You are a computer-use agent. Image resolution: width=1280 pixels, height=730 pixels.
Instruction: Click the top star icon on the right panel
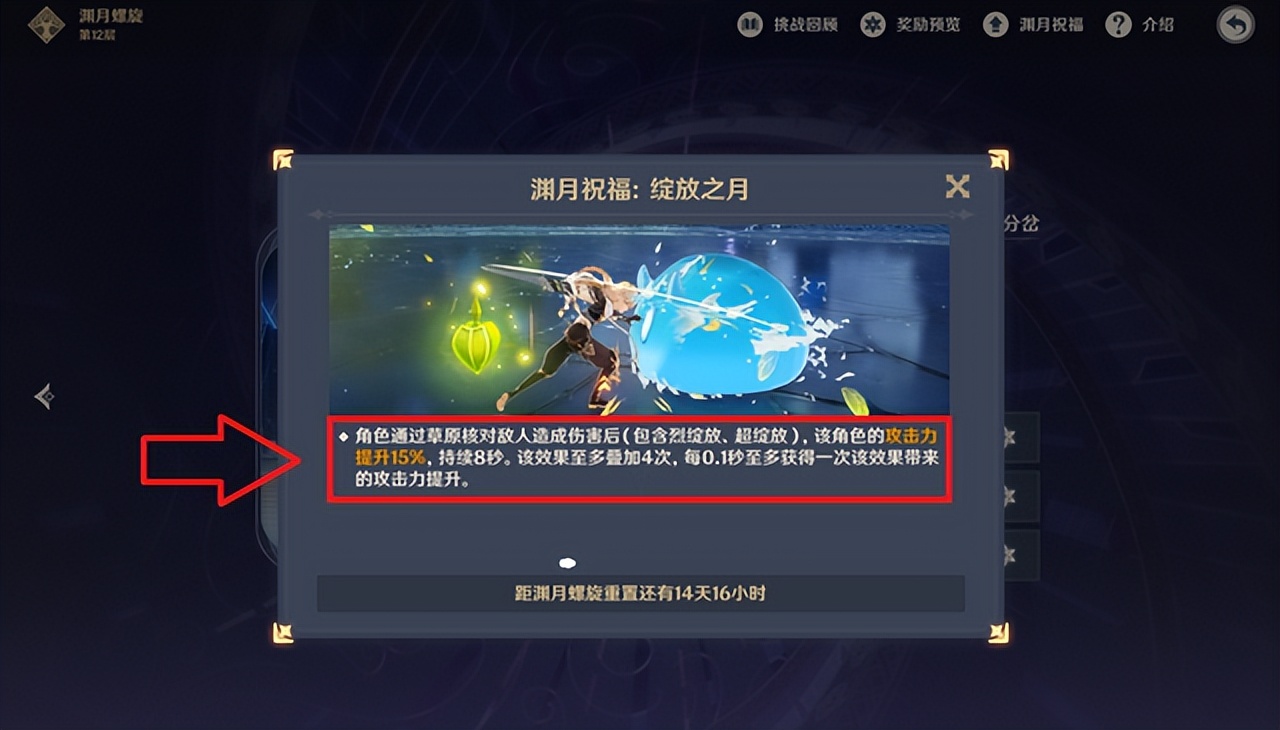point(1008,437)
